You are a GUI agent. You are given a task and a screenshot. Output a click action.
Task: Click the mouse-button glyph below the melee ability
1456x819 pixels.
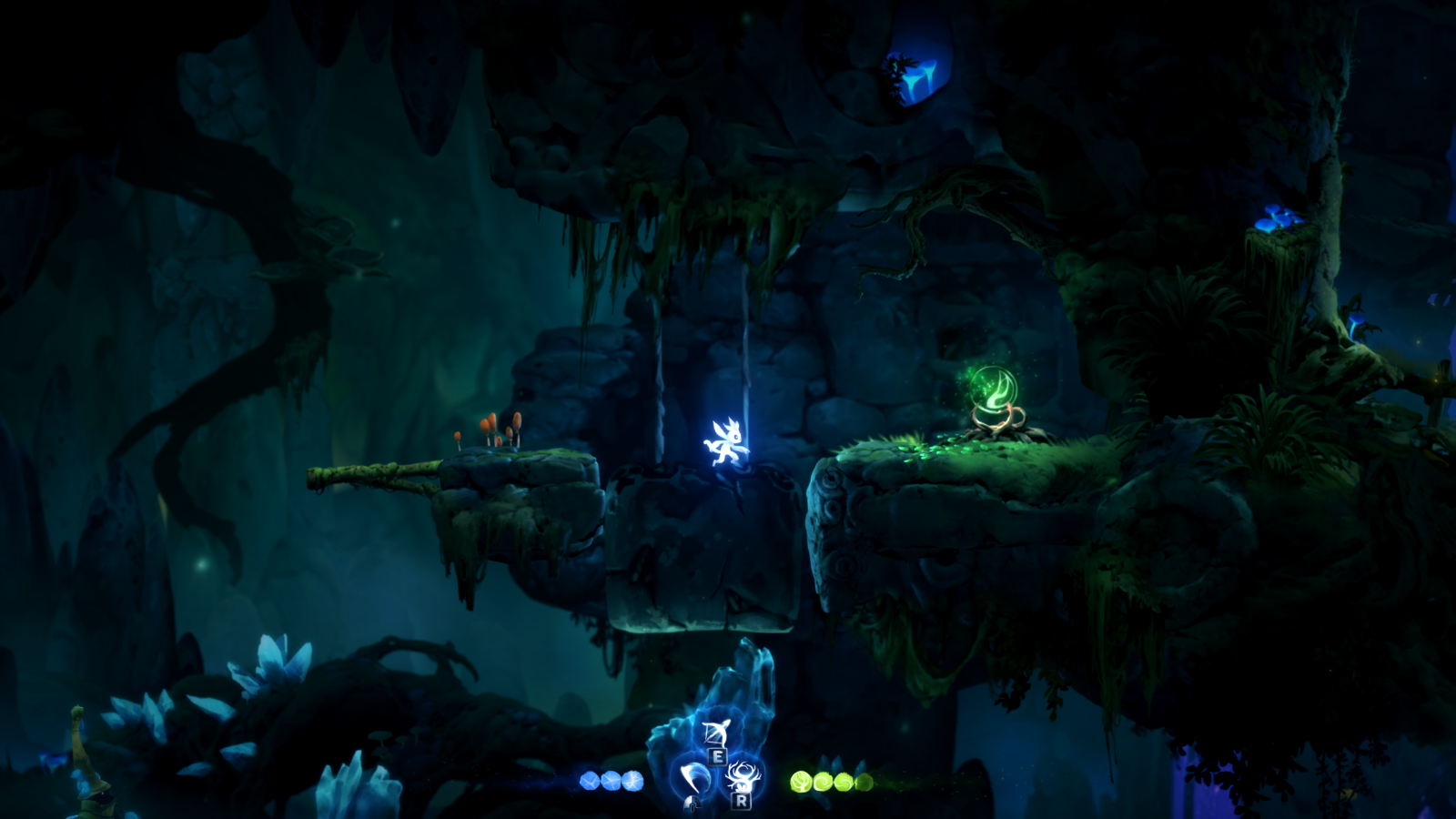point(693,804)
